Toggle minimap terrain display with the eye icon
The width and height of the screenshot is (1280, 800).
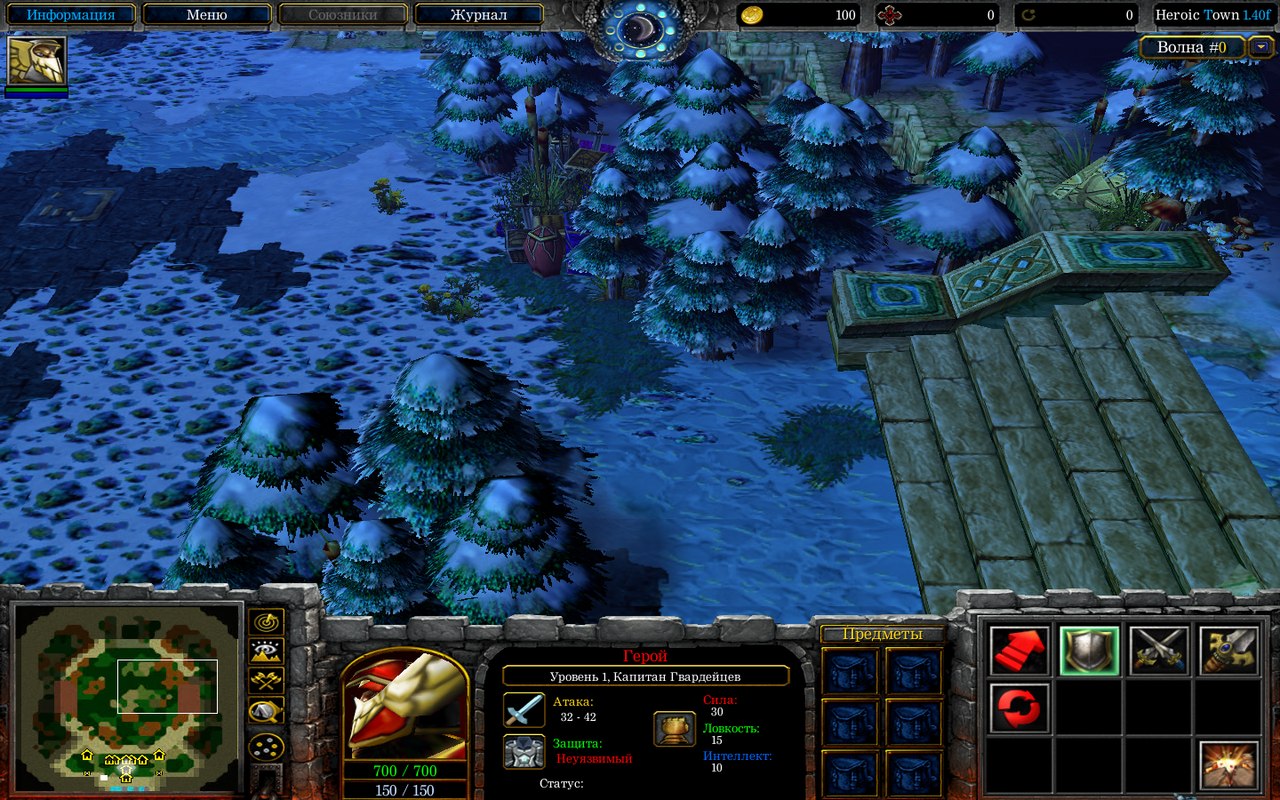[266, 652]
